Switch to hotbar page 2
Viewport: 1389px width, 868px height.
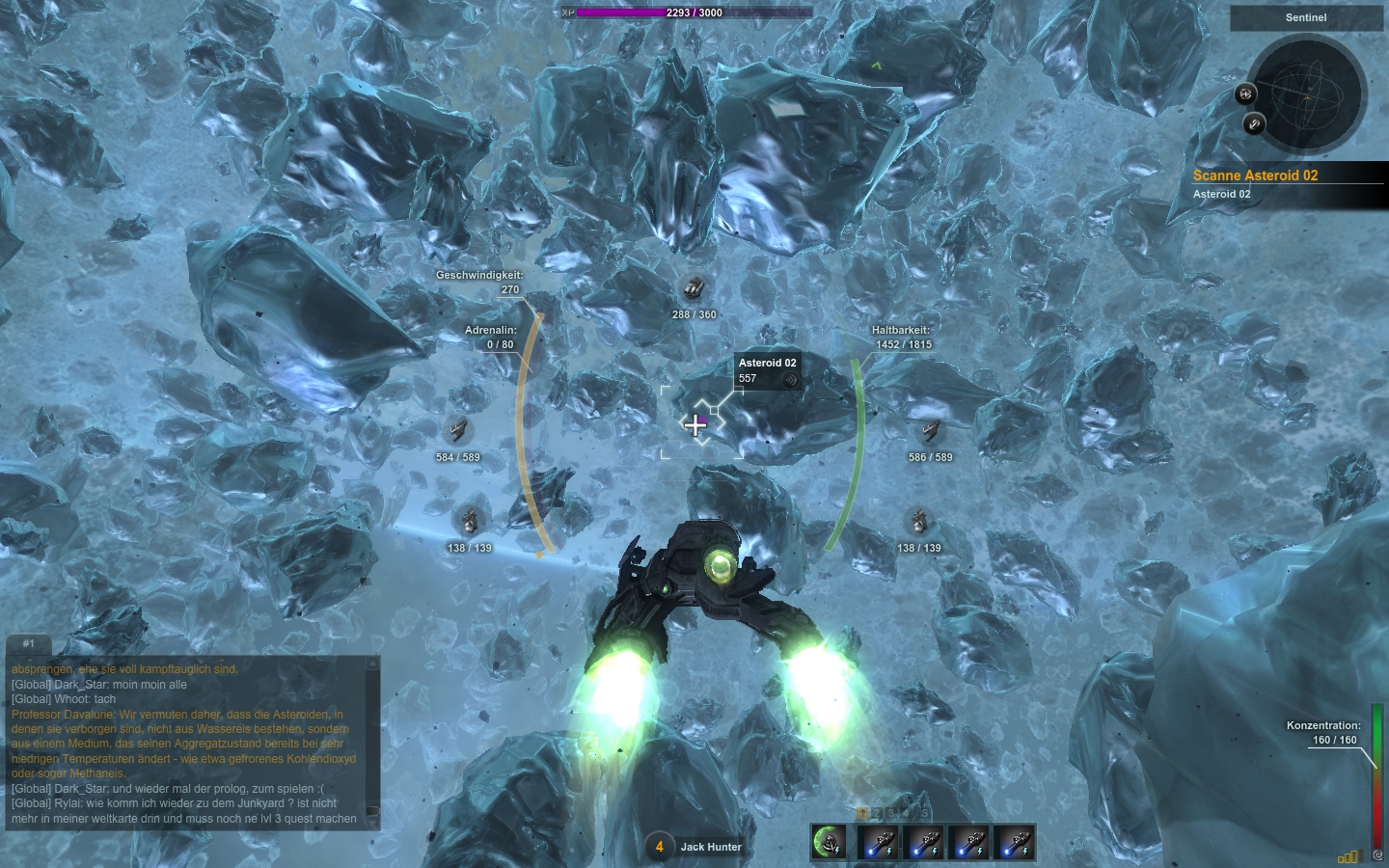[877, 814]
